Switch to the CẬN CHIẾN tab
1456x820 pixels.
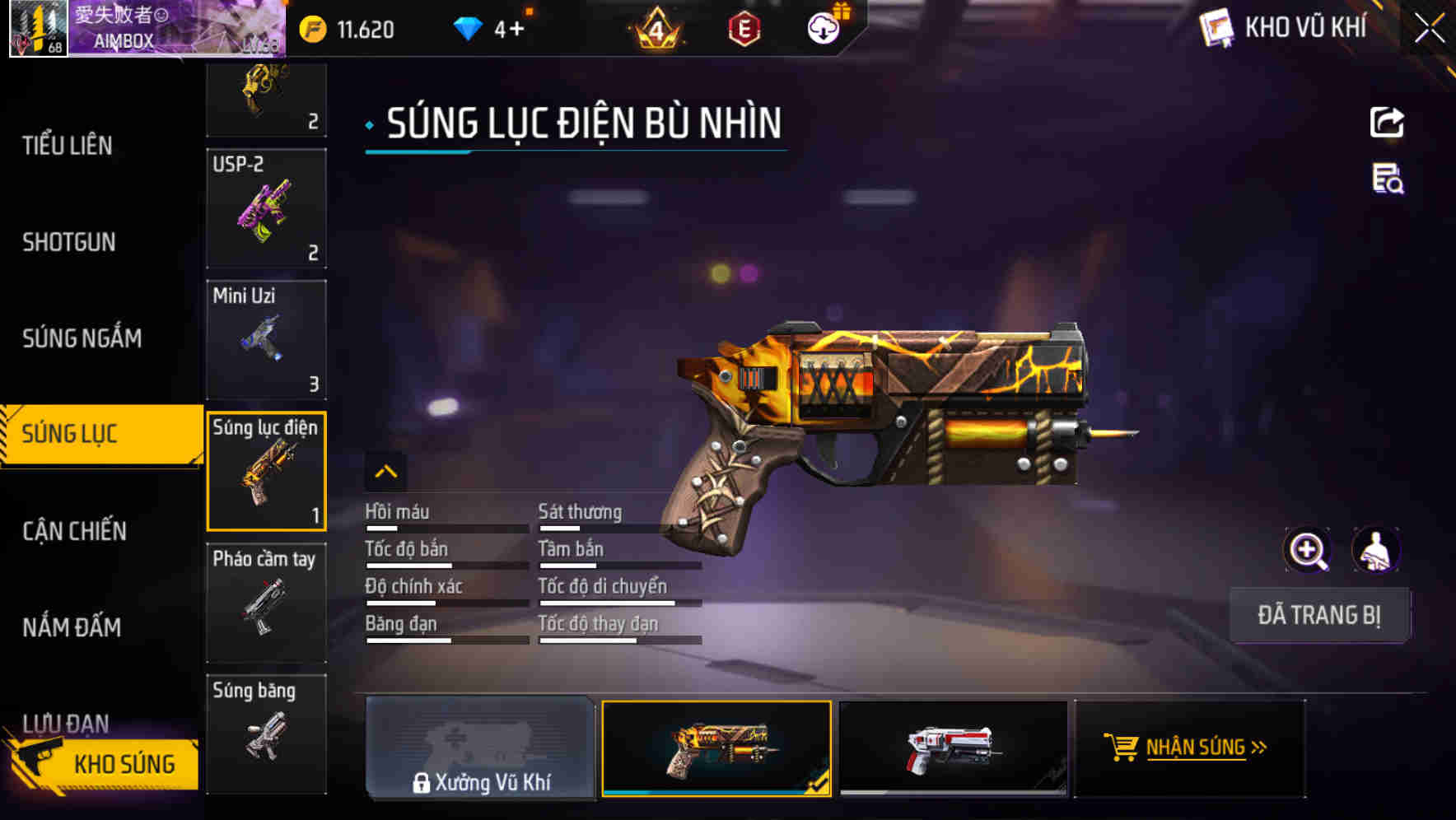point(76,531)
